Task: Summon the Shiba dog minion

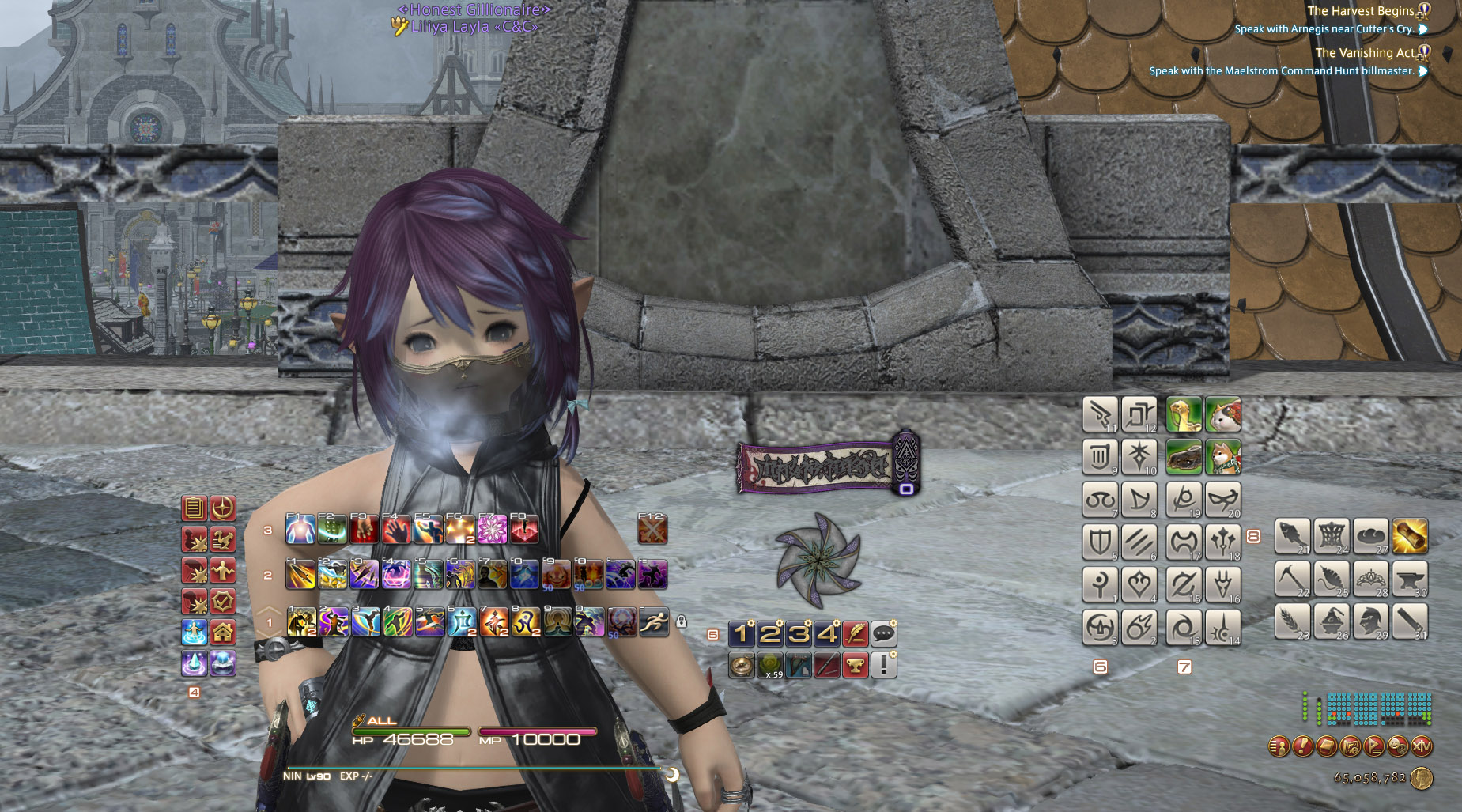Action: point(1223,457)
